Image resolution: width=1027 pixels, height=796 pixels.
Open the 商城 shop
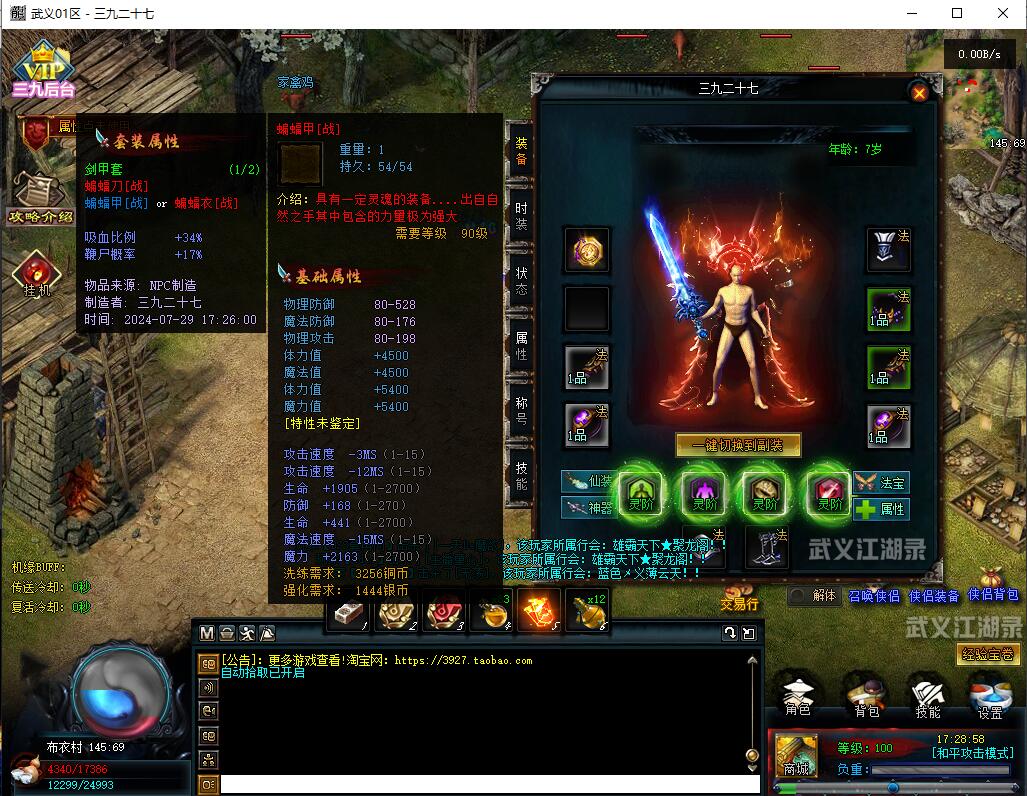pyautogui.click(x=796, y=753)
